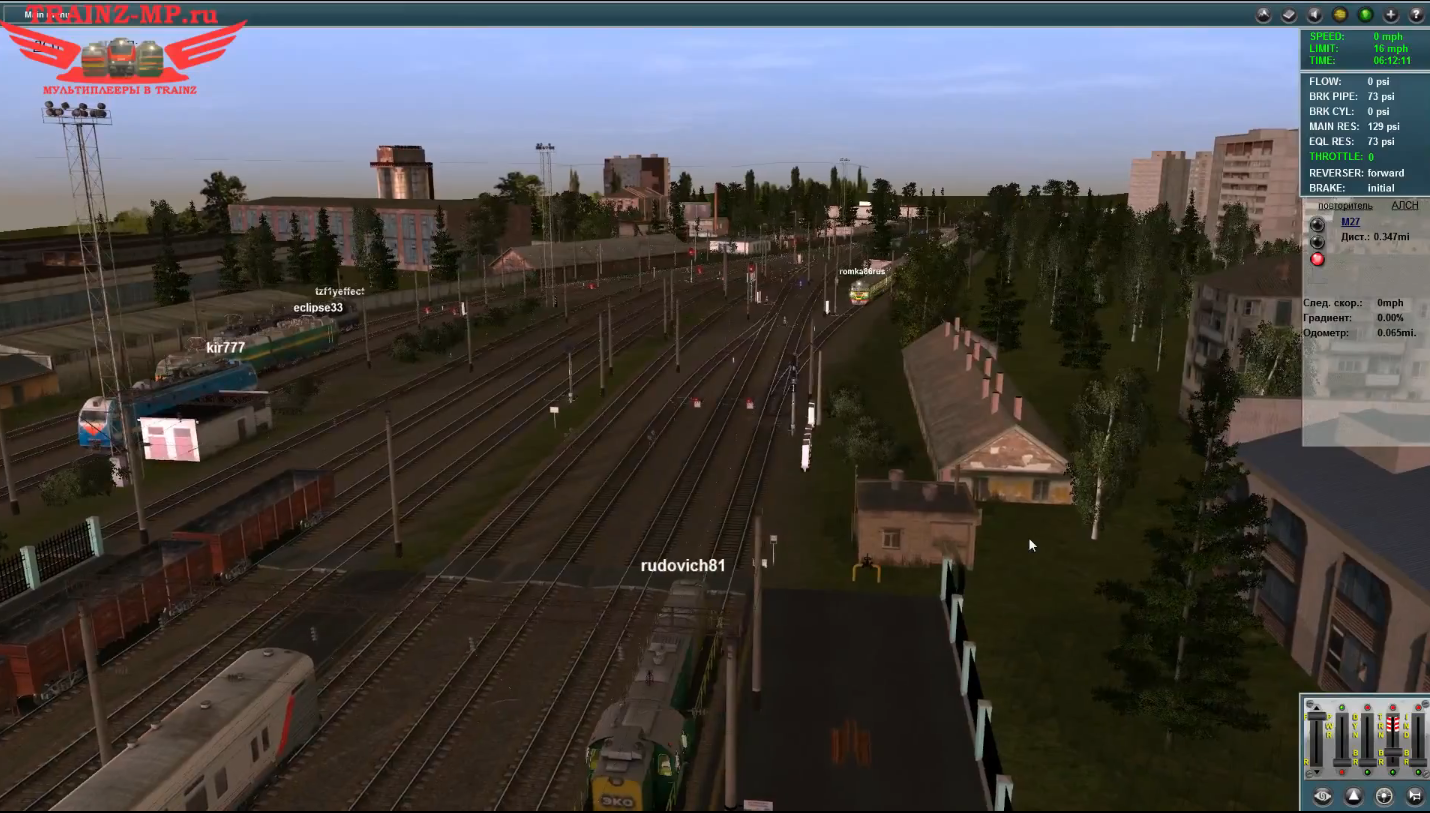This screenshot has height=813, width=1430.
Task: Click the plus icon in the top bar
Action: click(1391, 15)
